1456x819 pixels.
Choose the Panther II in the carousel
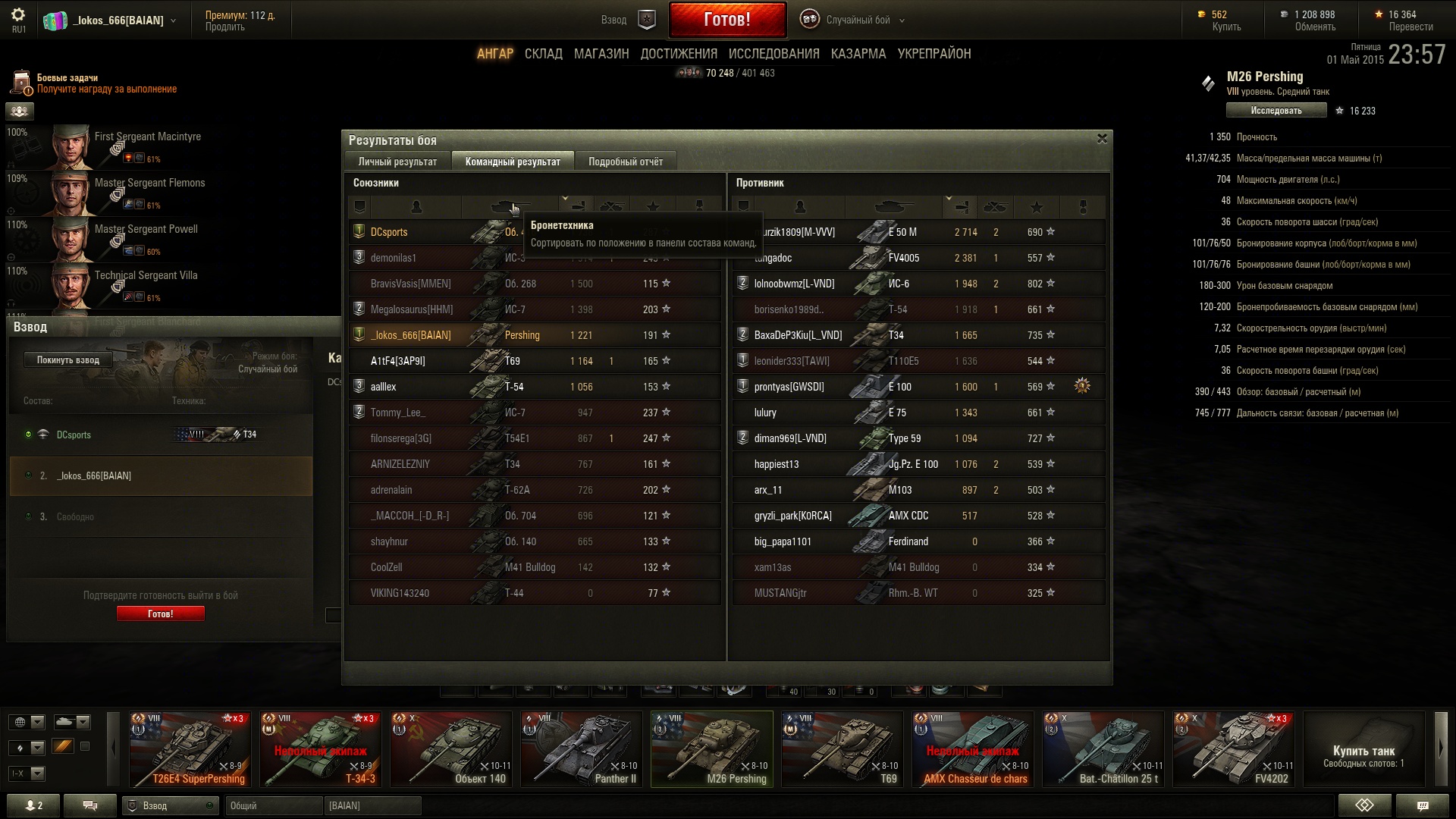pyautogui.click(x=582, y=749)
